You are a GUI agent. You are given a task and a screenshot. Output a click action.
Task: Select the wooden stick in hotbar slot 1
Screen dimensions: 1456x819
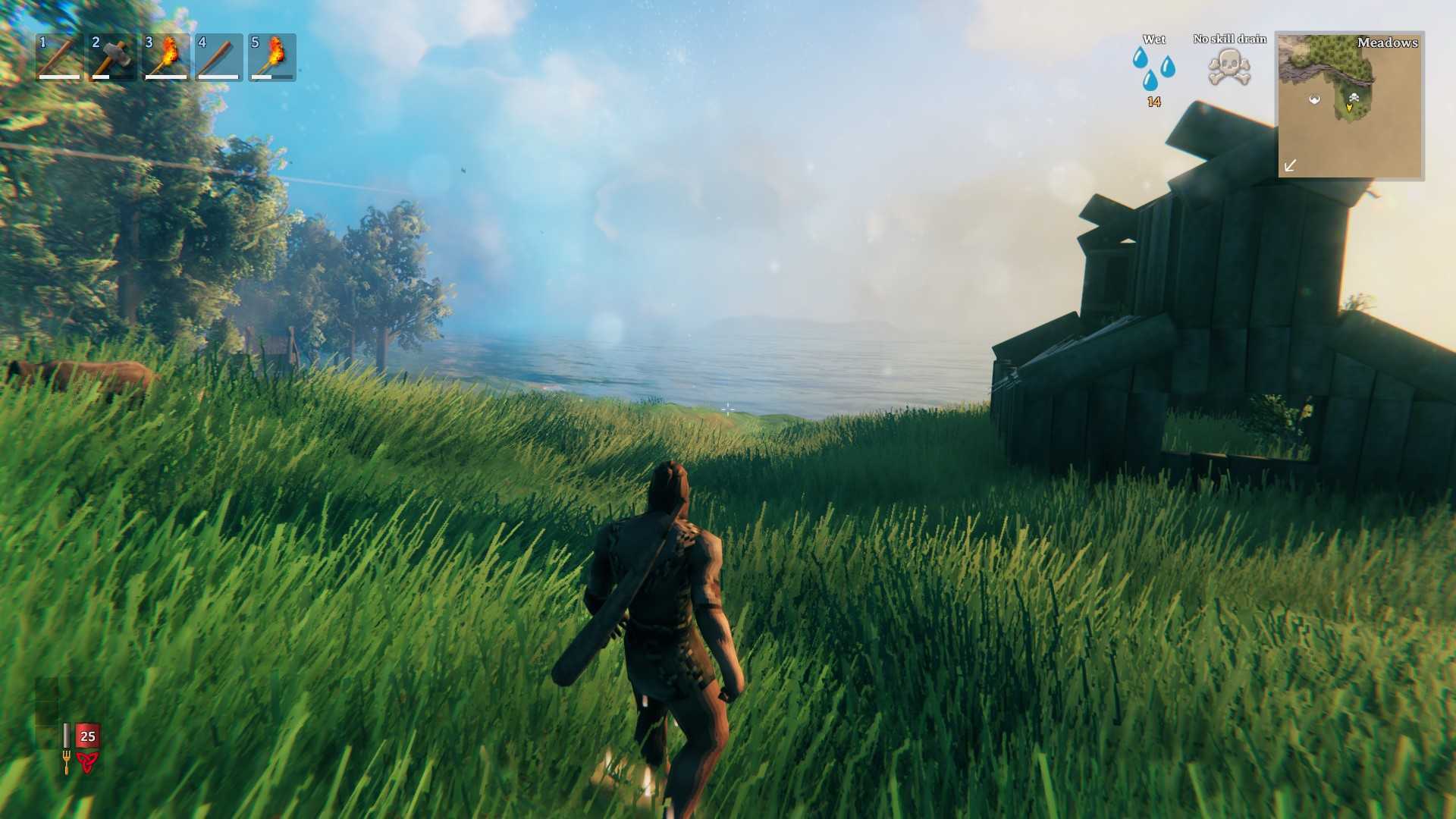(59, 57)
